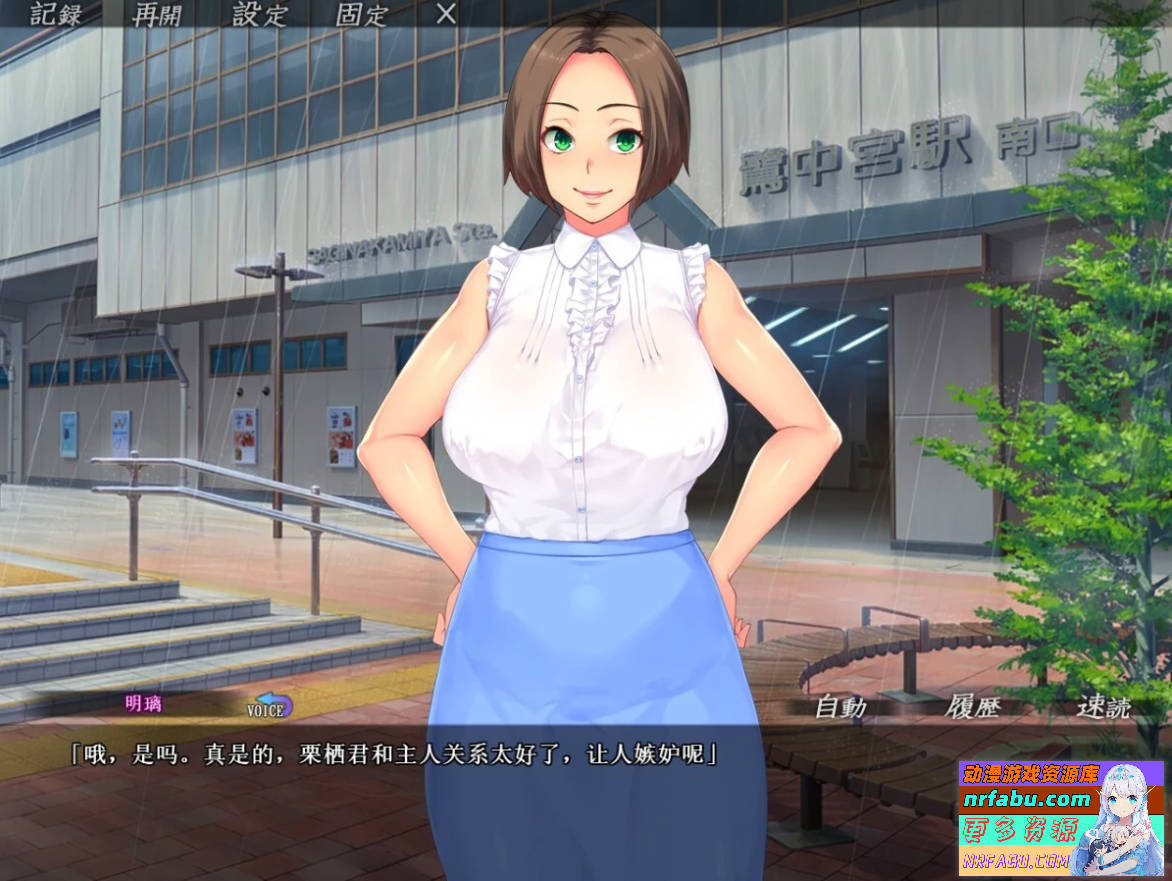1172x881 pixels.
Task: Toggle the 固定 menu lock
Action: coord(360,14)
